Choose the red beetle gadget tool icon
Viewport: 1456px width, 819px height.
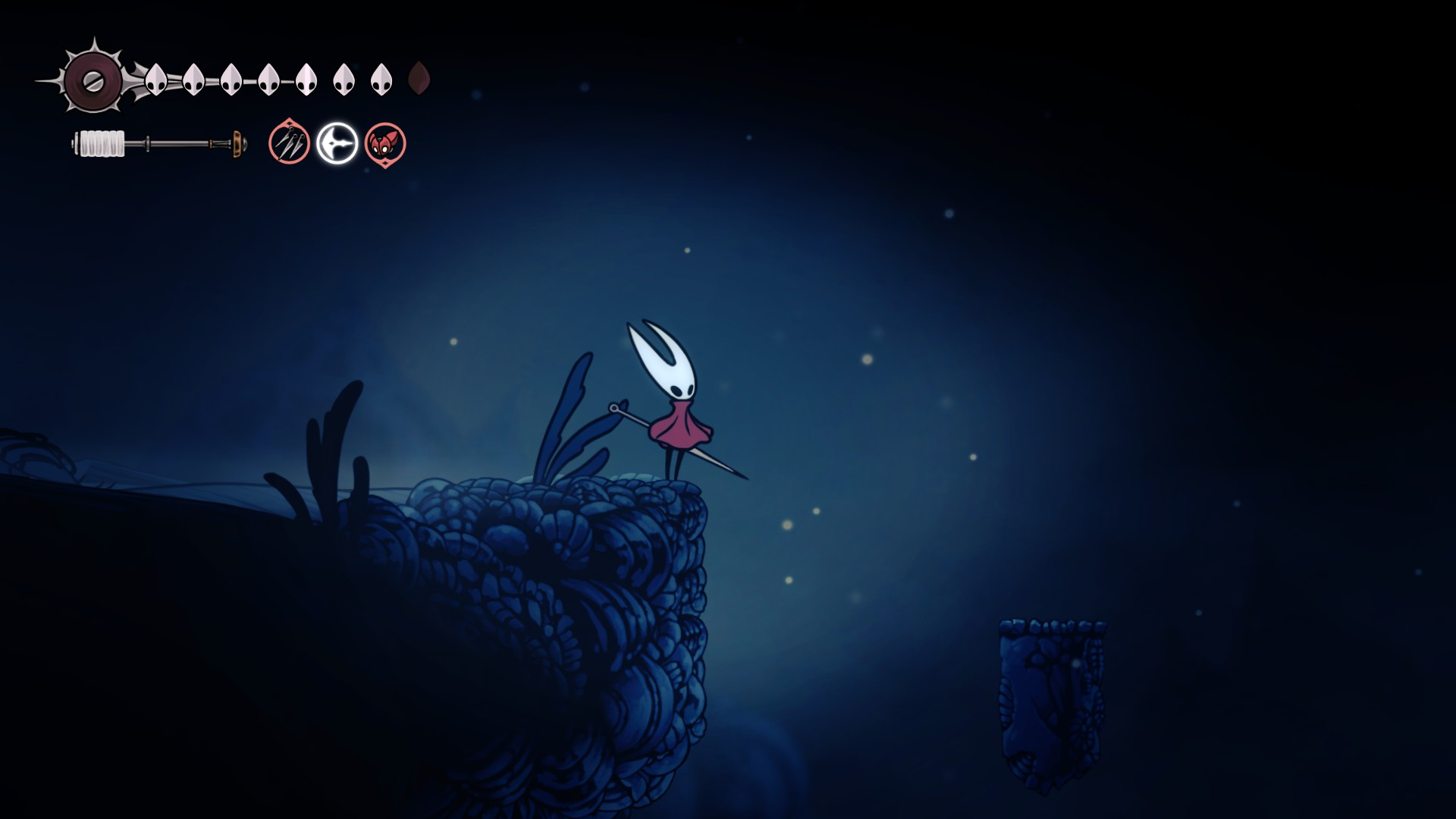click(385, 143)
